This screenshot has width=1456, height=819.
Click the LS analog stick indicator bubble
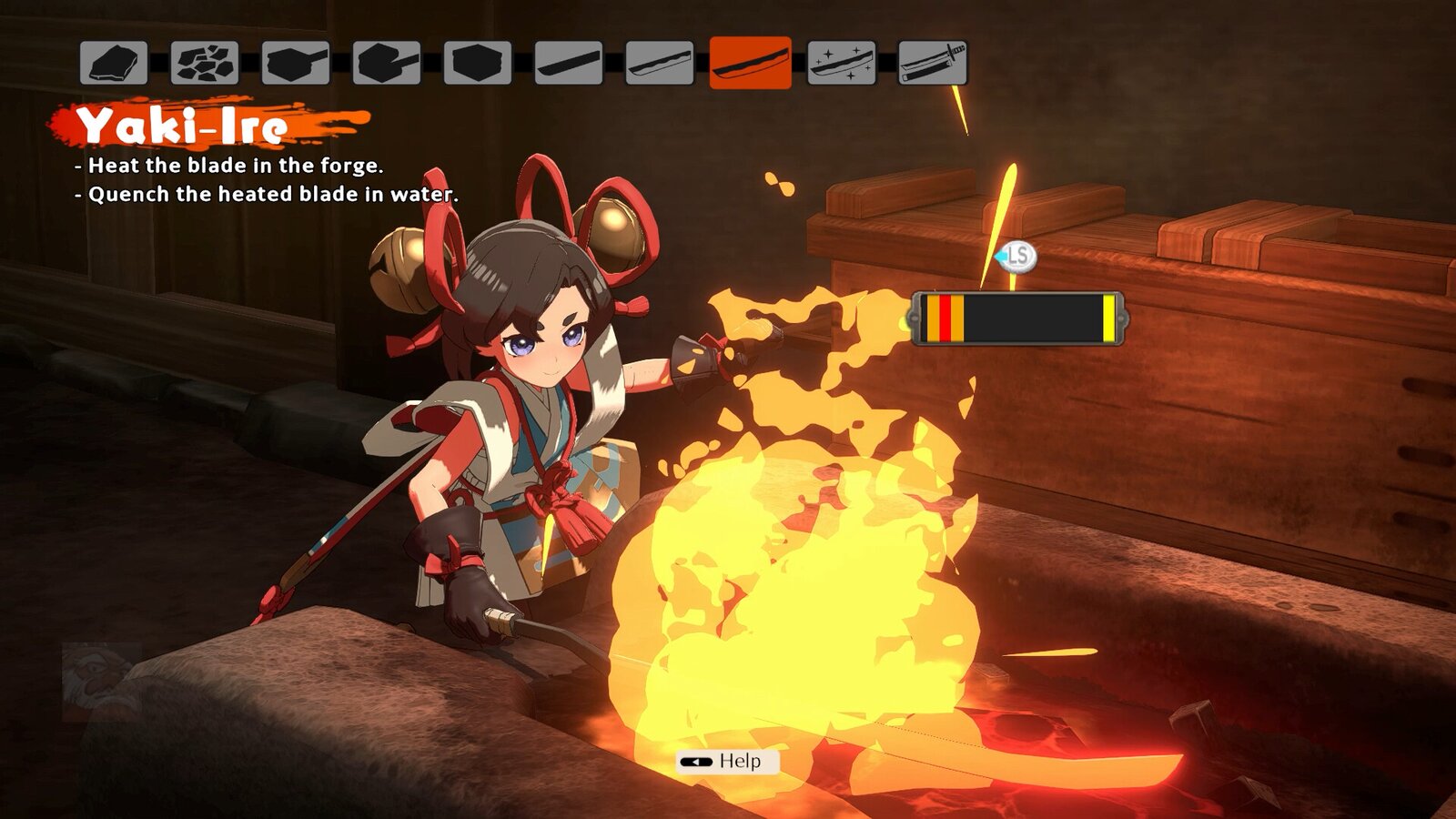tap(1016, 258)
